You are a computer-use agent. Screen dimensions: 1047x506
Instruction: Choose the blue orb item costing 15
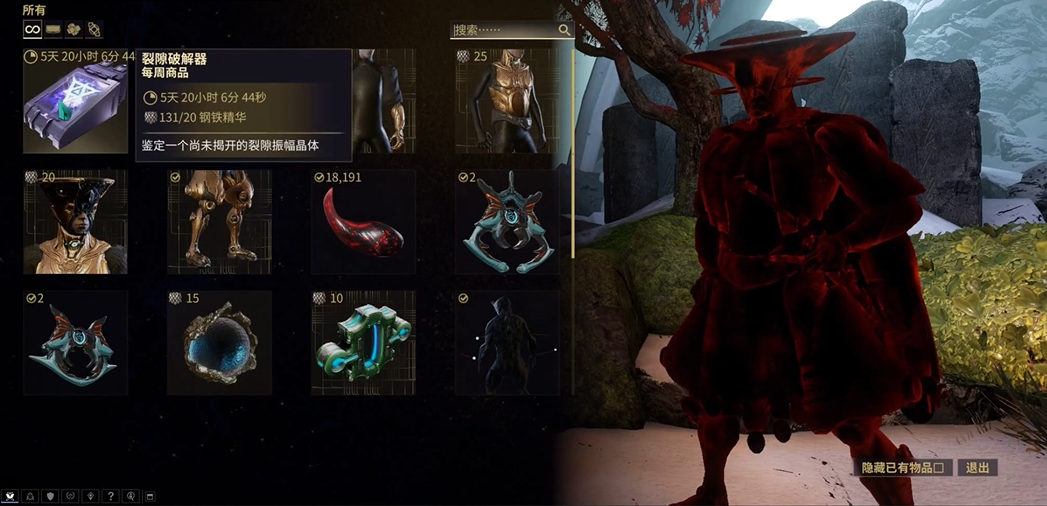pos(219,343)
